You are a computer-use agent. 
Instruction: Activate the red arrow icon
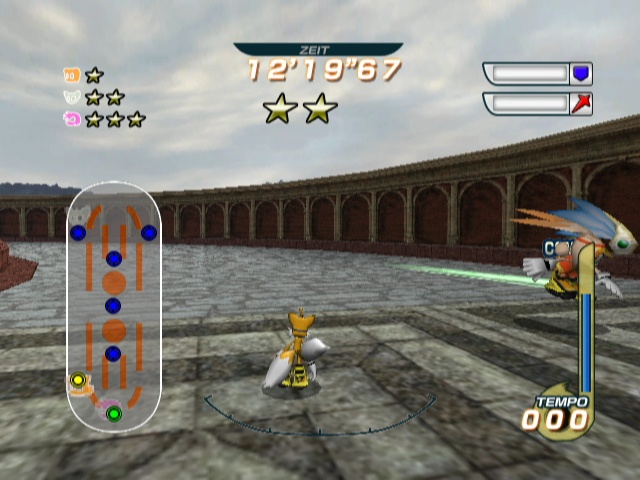click(x=581, y=104)
